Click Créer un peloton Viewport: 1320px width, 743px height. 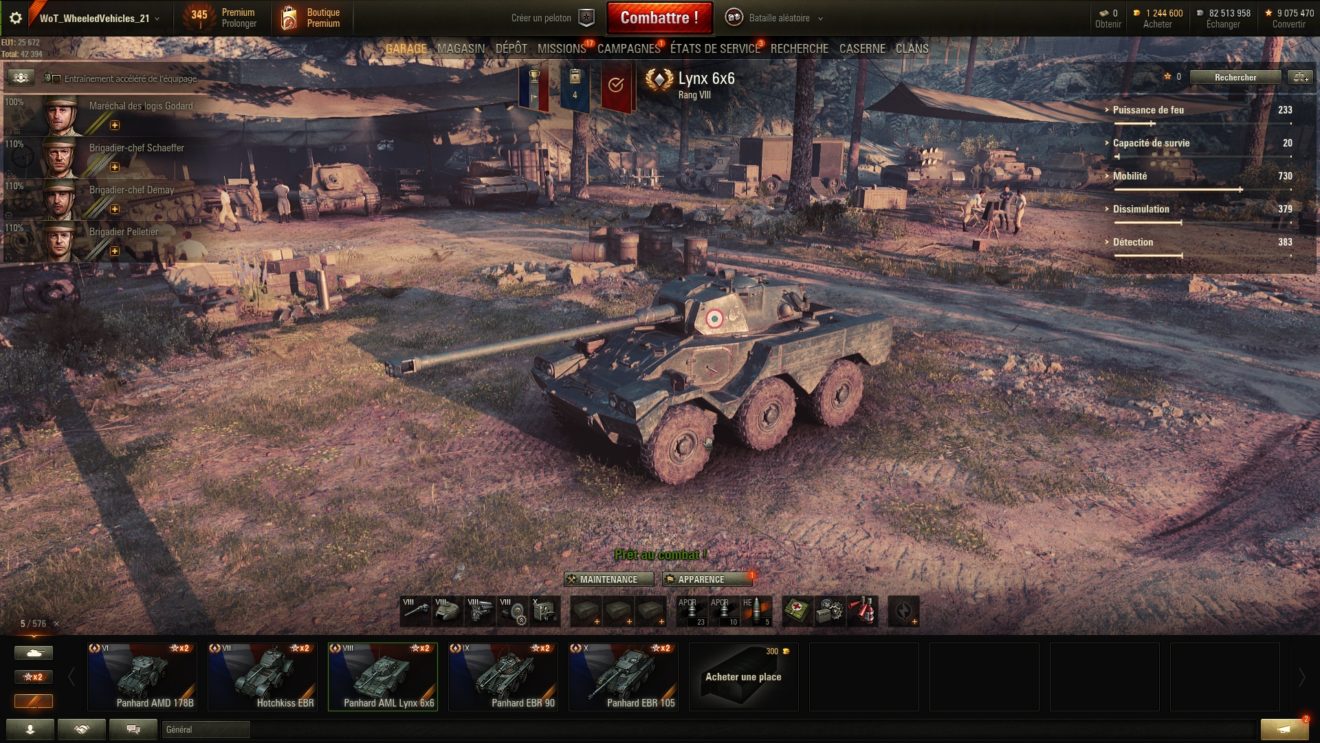pyautogui.click(x=552, y=18)
